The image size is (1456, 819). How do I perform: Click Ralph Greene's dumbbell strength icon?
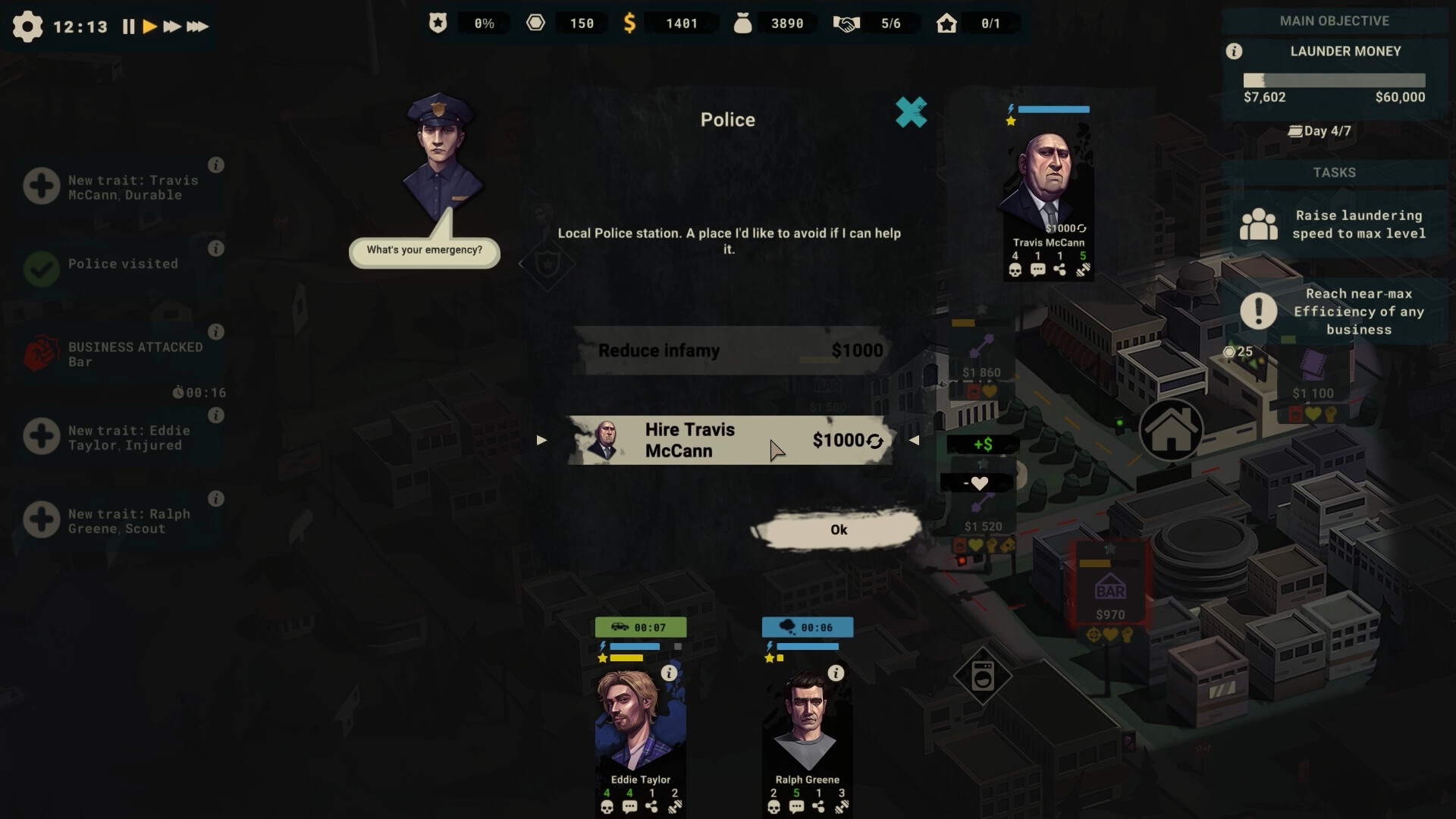tap(842, 805)
